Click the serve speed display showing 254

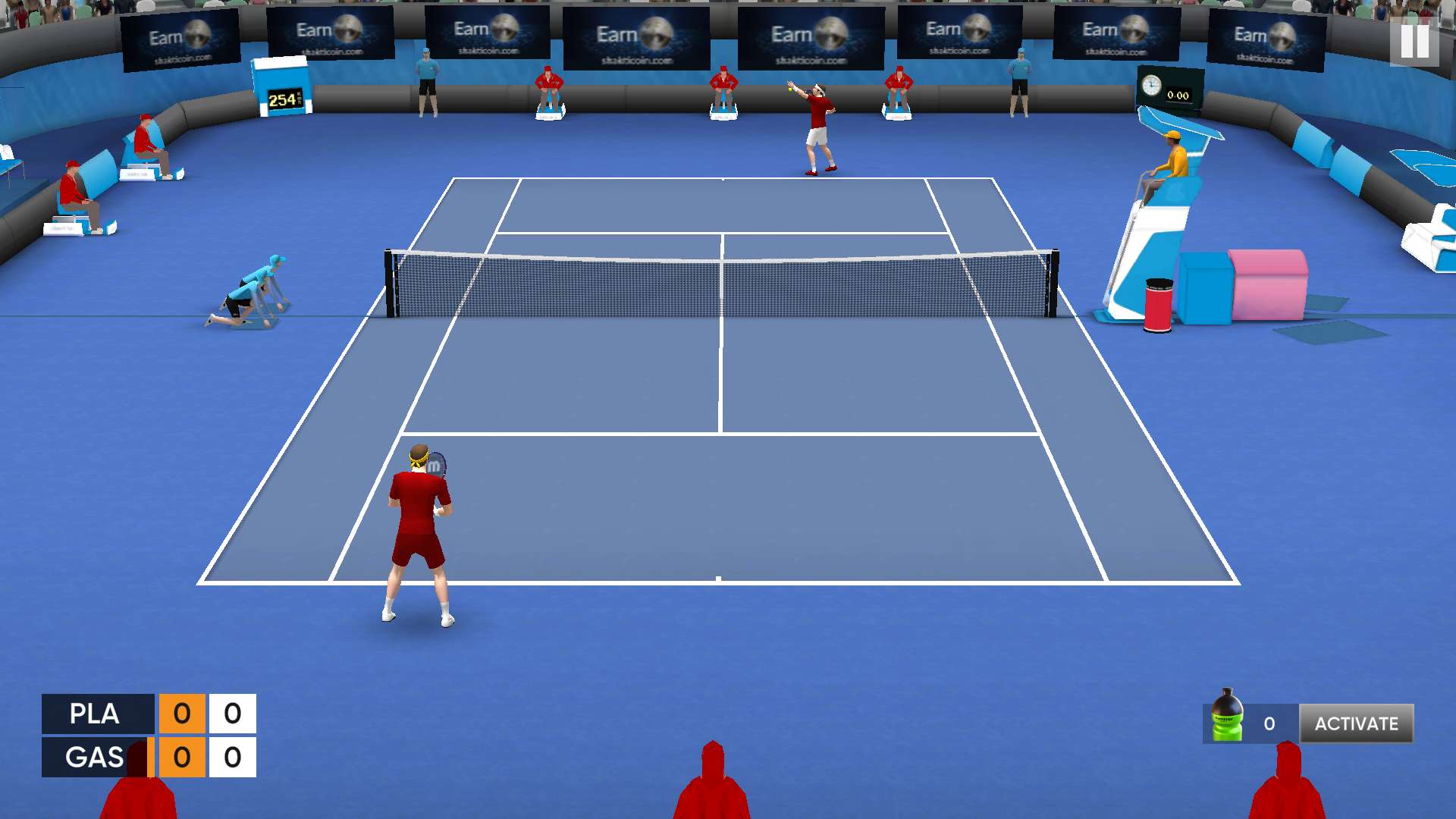(x=286, y=98)
